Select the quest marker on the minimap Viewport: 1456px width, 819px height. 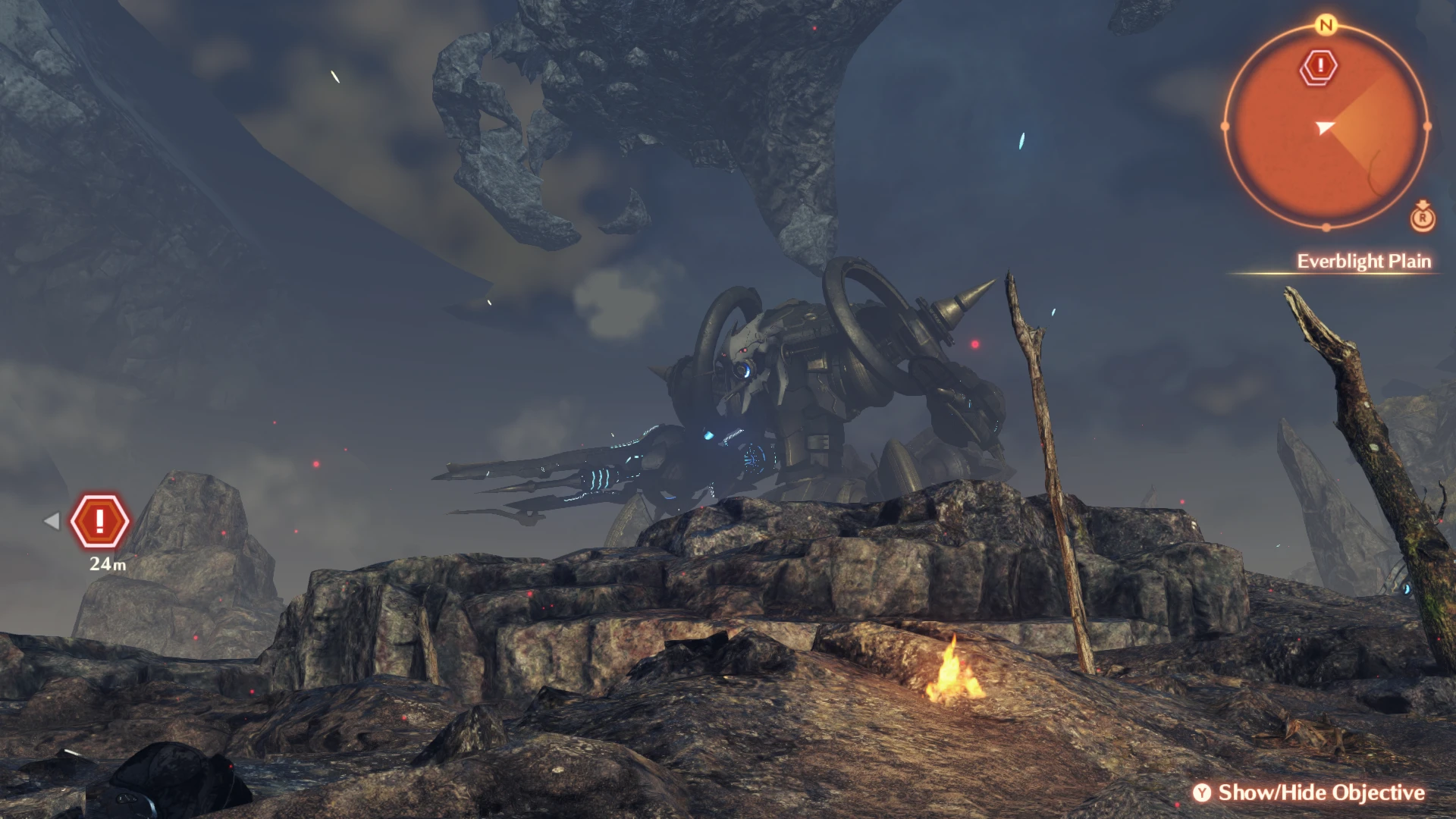pos(1319,67)
